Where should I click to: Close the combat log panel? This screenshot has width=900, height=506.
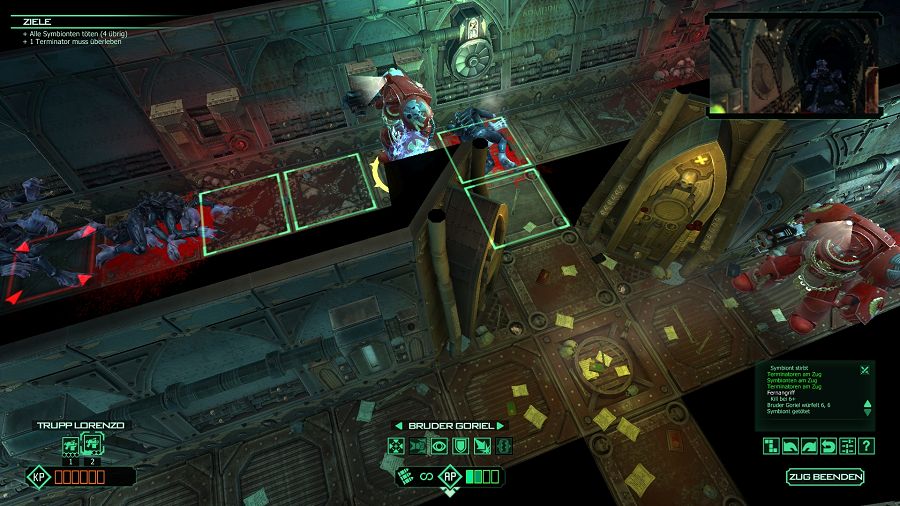coord(865,370)
